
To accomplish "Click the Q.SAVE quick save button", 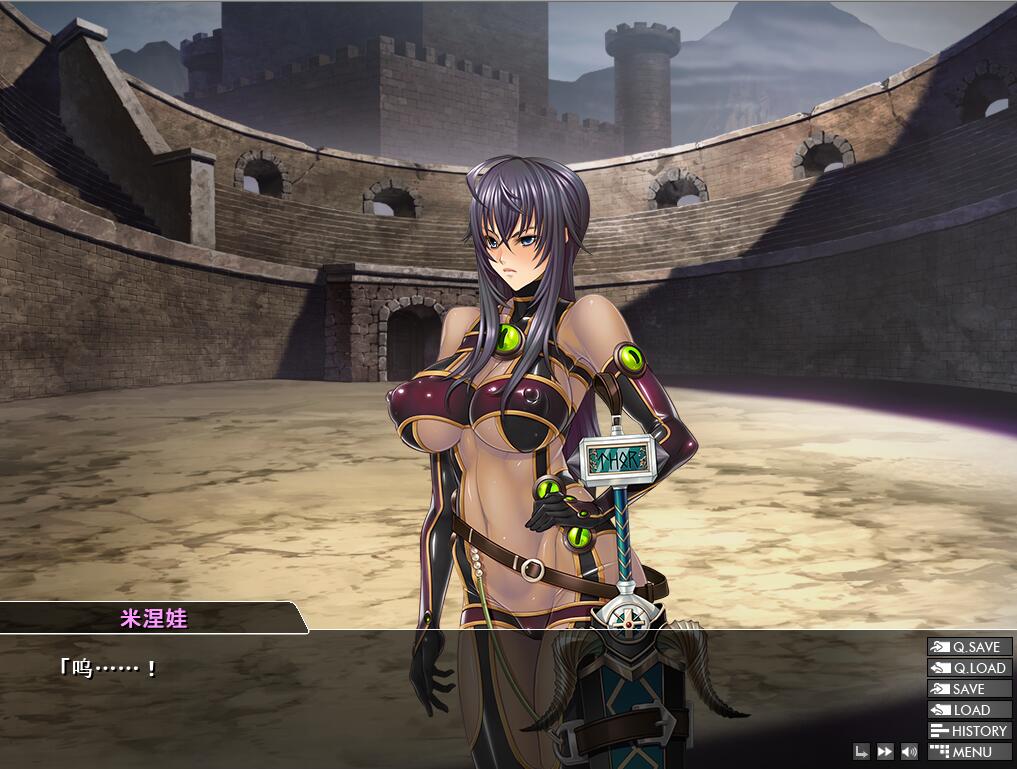I will pos(969,647).
